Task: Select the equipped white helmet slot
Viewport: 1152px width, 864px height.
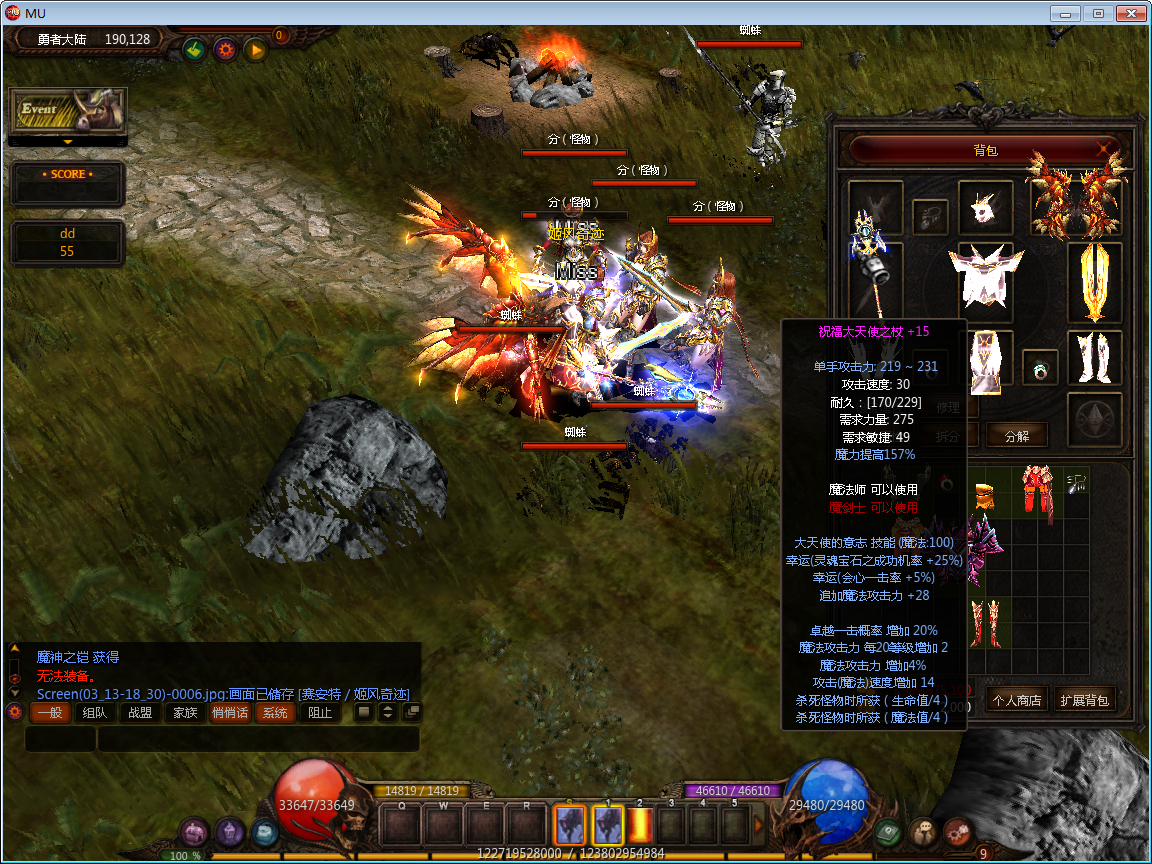Action: coord(985,208)
